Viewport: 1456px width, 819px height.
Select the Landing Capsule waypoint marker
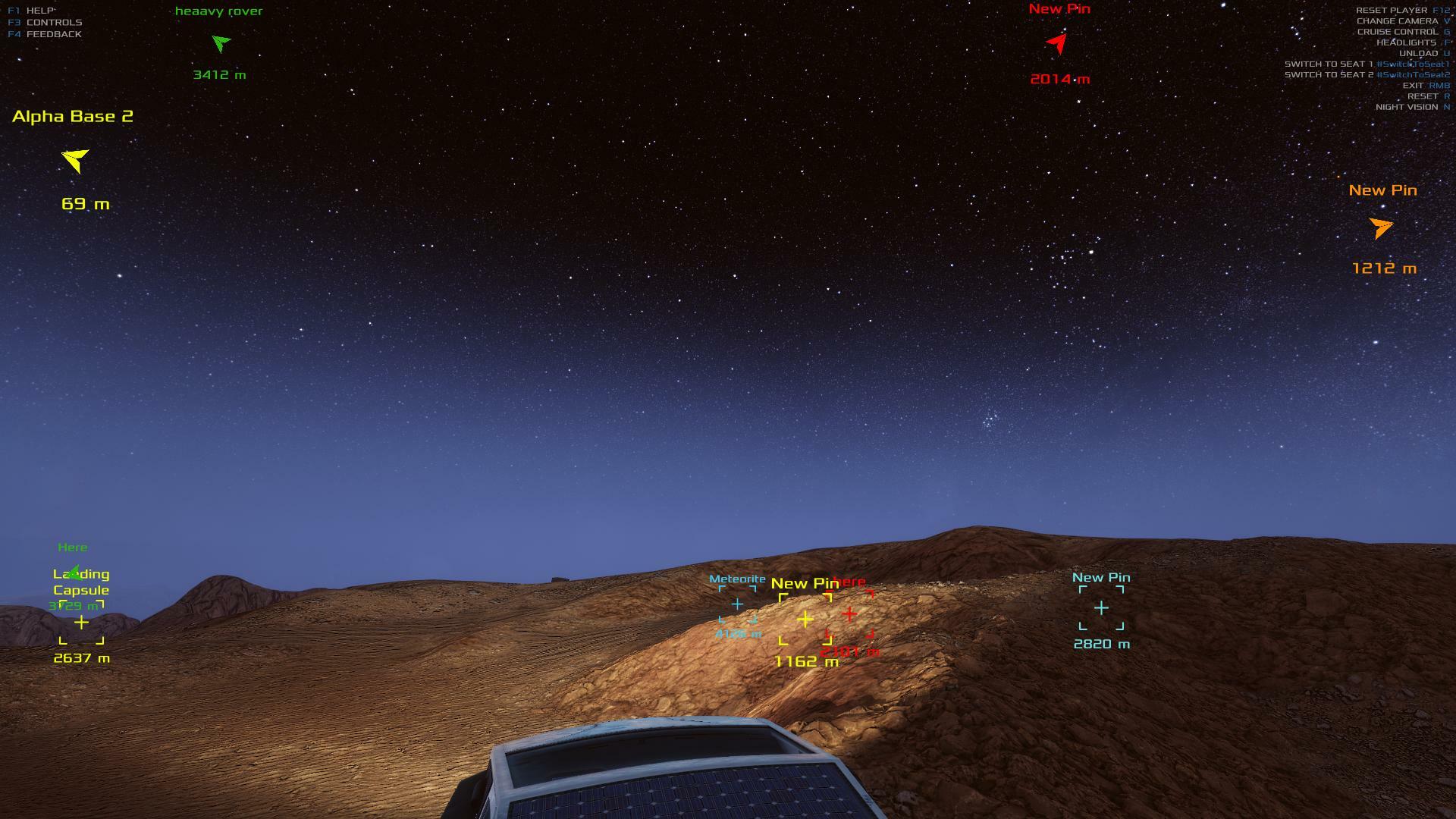pyautogui.click(x=81, y=623)
